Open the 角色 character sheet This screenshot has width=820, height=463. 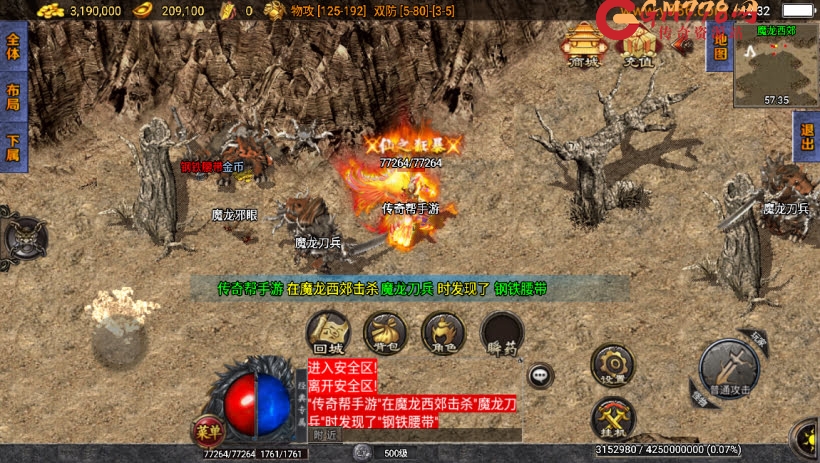[x=443, y=332]
